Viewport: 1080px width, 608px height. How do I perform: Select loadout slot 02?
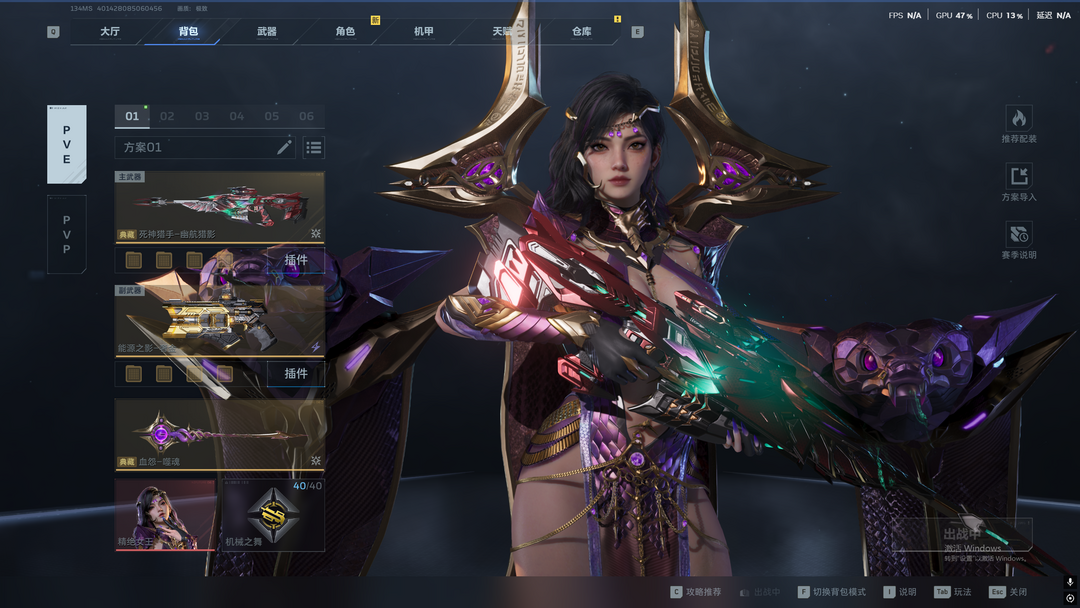[167, 116]
